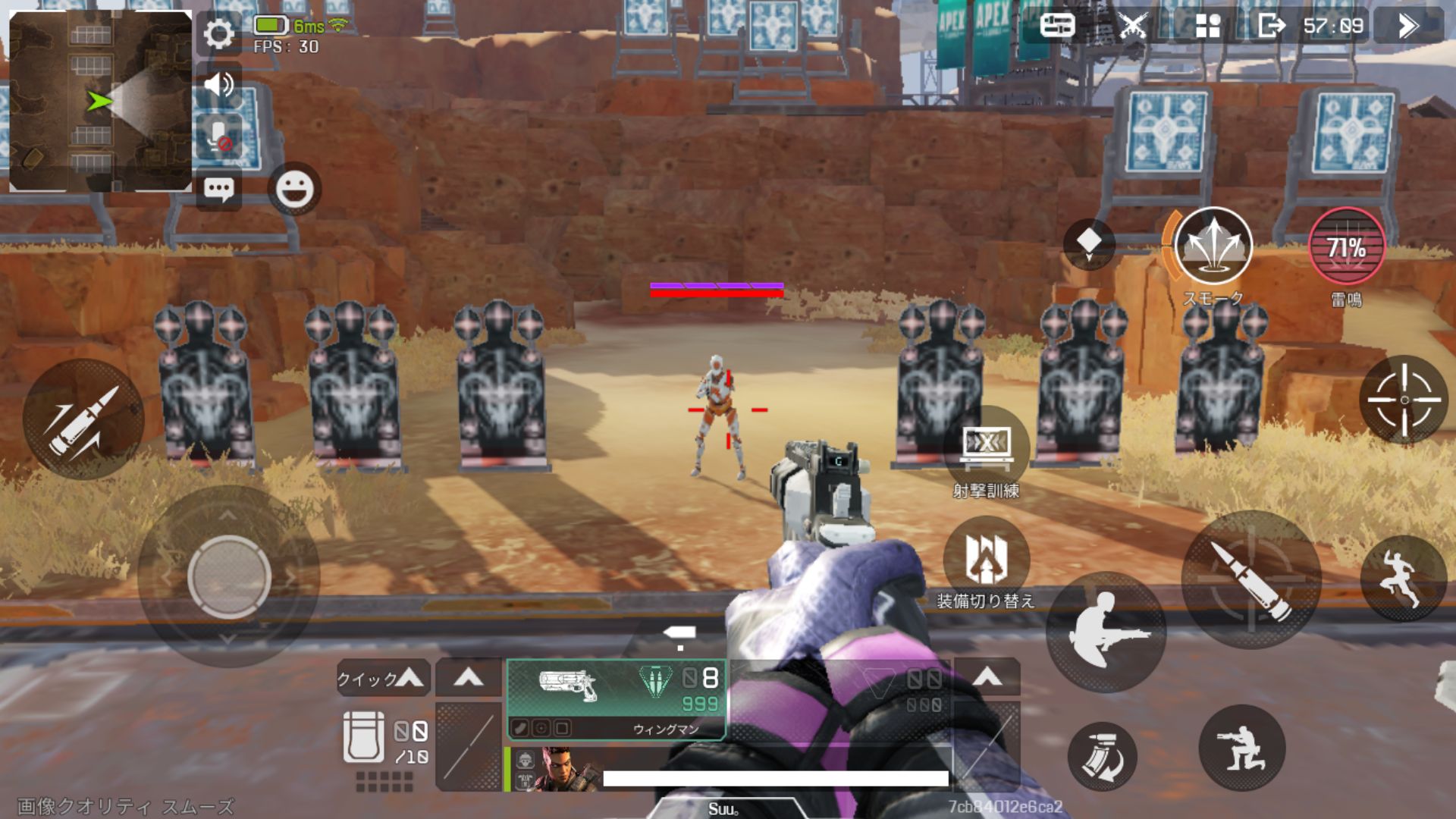Open the gear settings menu
This screenshot has height=819, width=1456.
pos(219,33)
